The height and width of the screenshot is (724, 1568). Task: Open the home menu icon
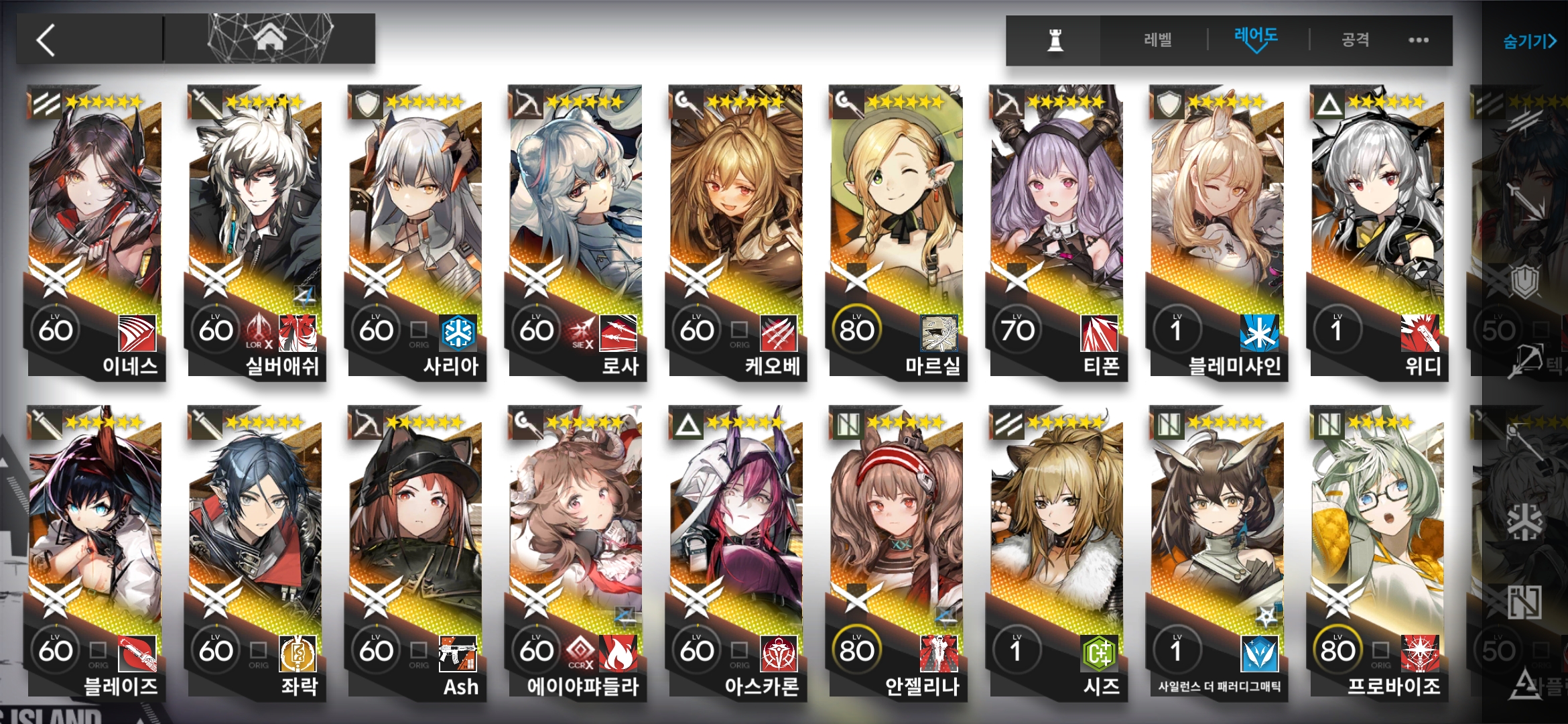270,39
